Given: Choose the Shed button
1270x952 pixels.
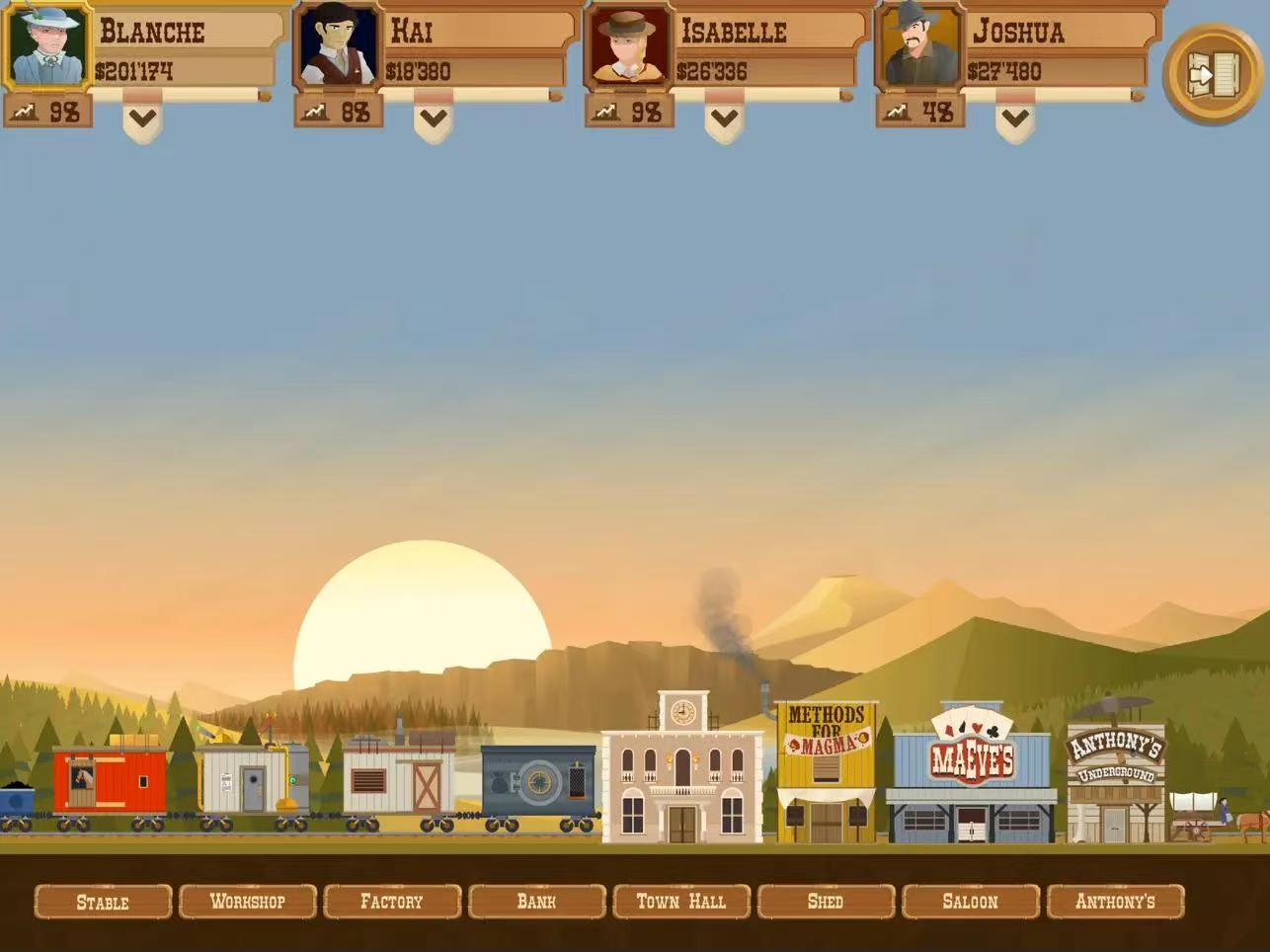Looking at the screenshot, I should [826, 902].
